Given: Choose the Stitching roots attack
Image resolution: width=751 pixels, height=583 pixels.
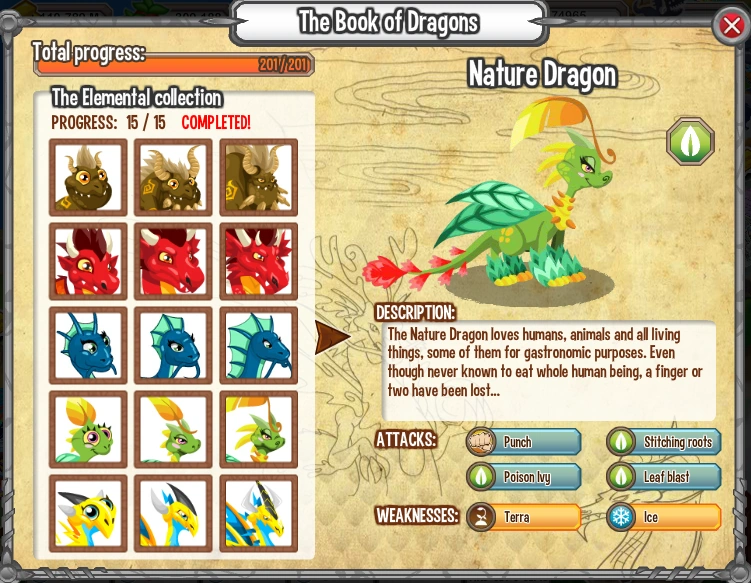Looking at the screenshot, I should [664, 442].
